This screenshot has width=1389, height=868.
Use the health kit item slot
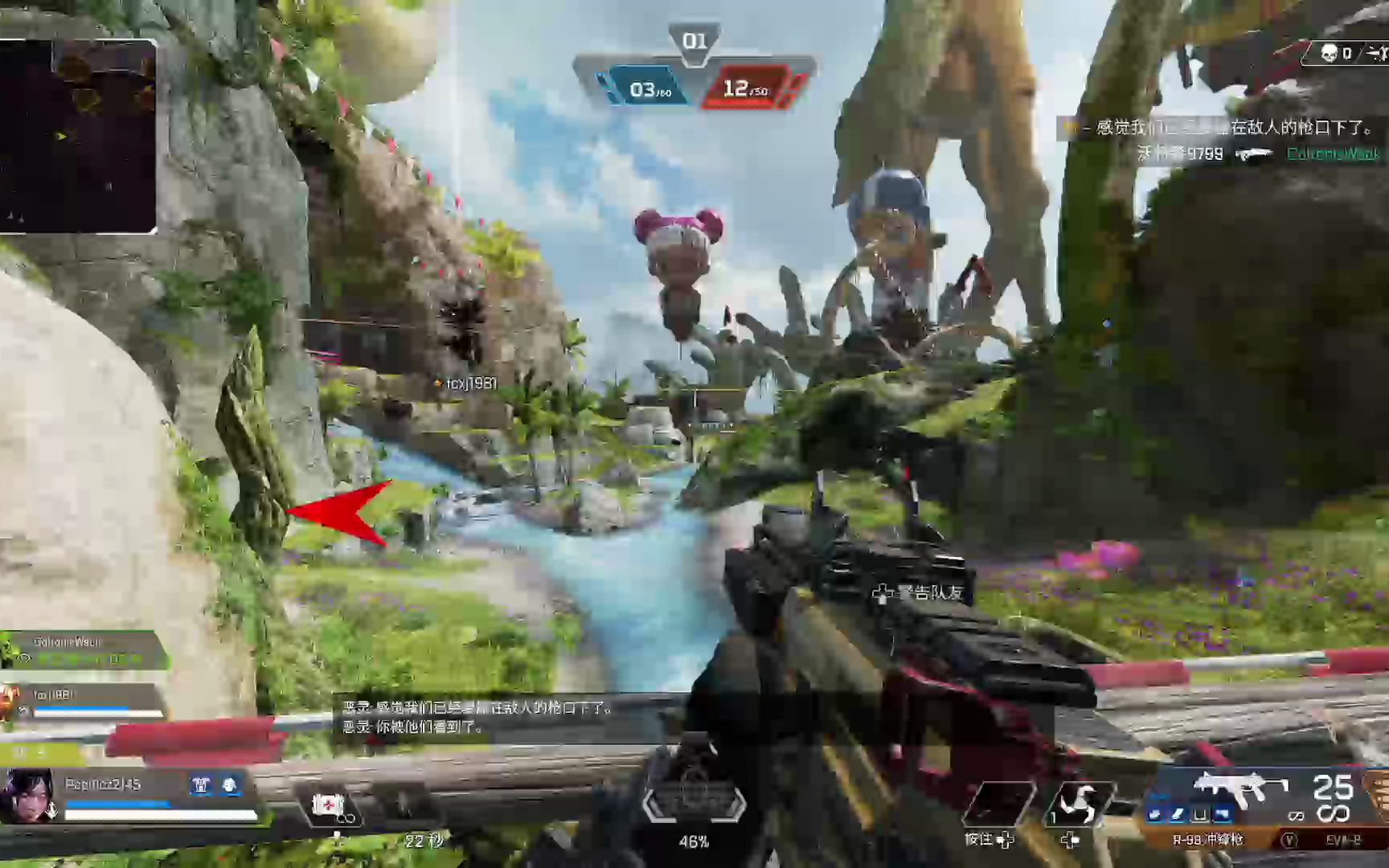point(329,805)
